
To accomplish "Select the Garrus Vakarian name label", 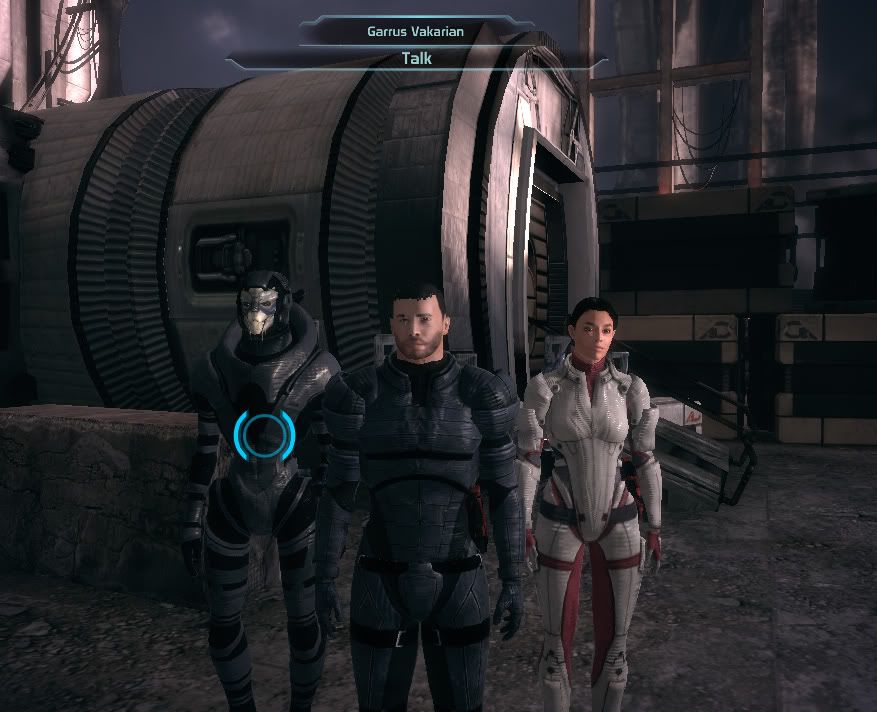I will [x=416, y=30].
